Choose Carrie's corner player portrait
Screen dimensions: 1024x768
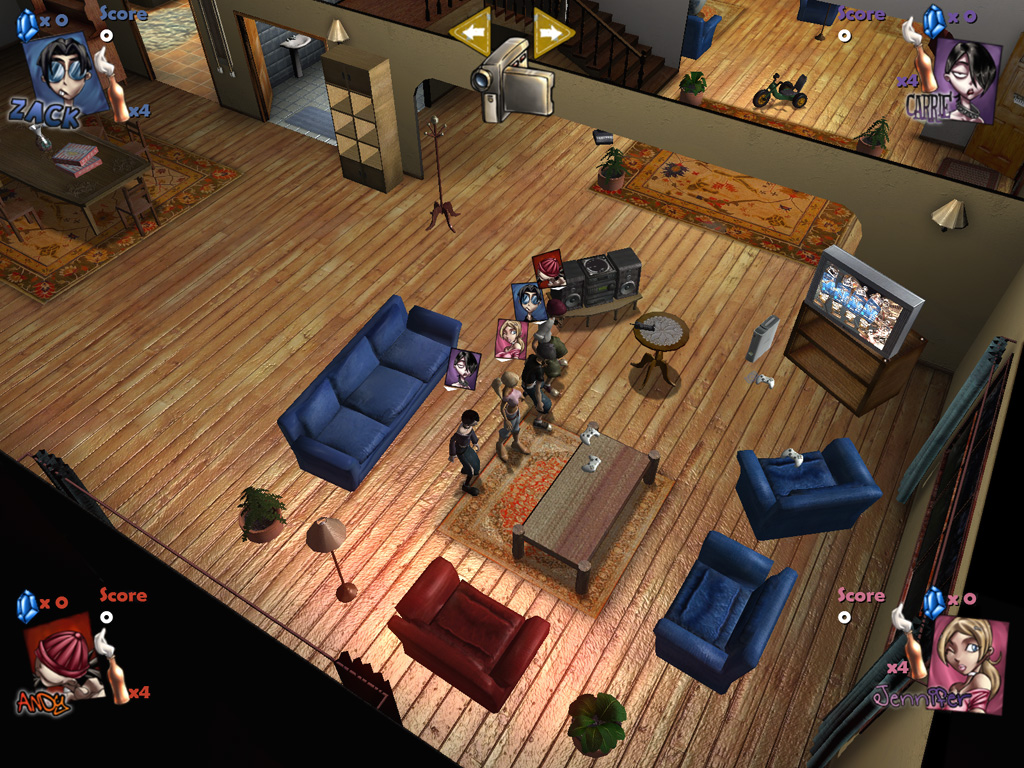(964, 79)
